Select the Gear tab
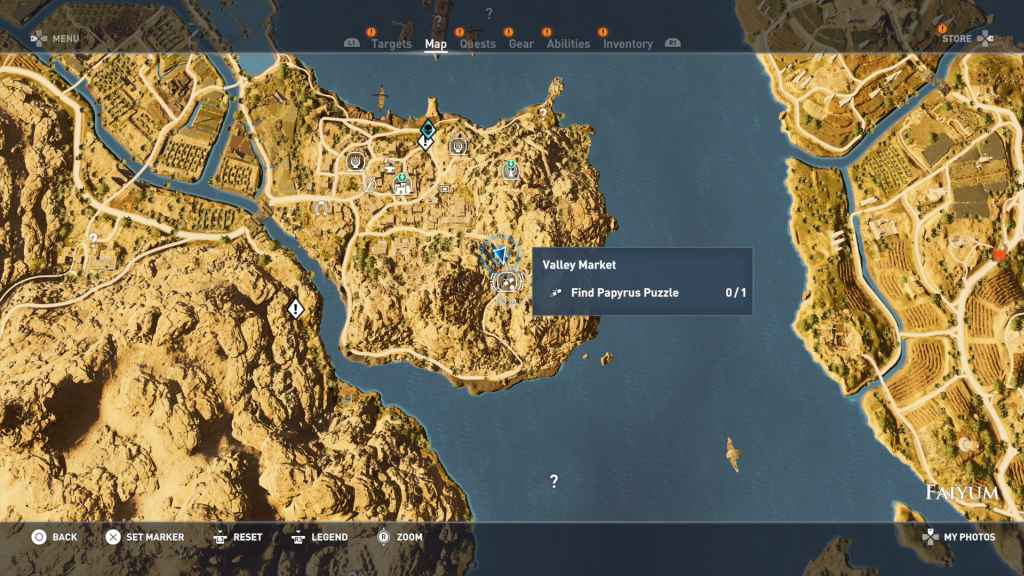This screenshot has height=576, width=1024. [x=521, y=44]
